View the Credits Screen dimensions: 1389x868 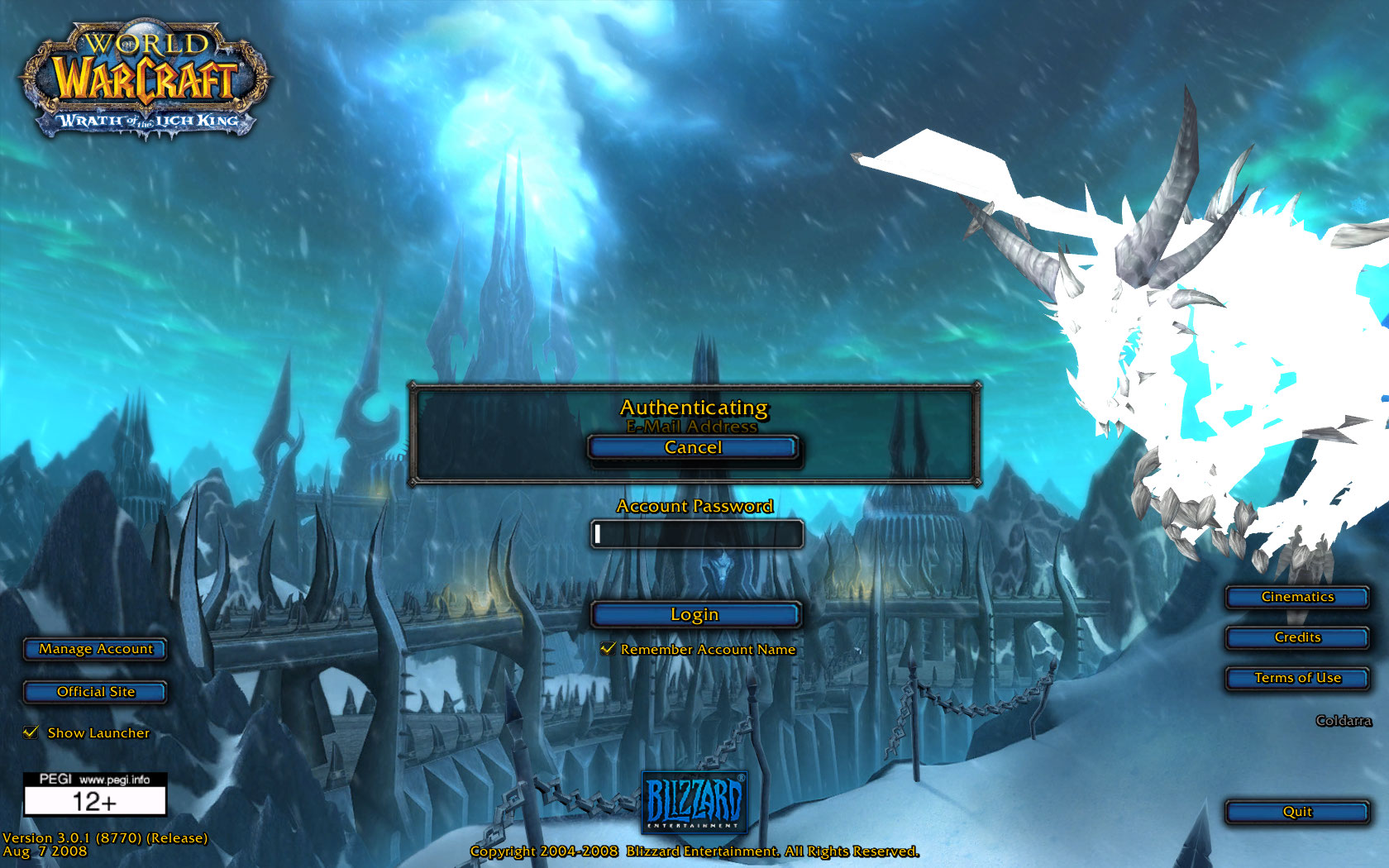coord(1296,637)
